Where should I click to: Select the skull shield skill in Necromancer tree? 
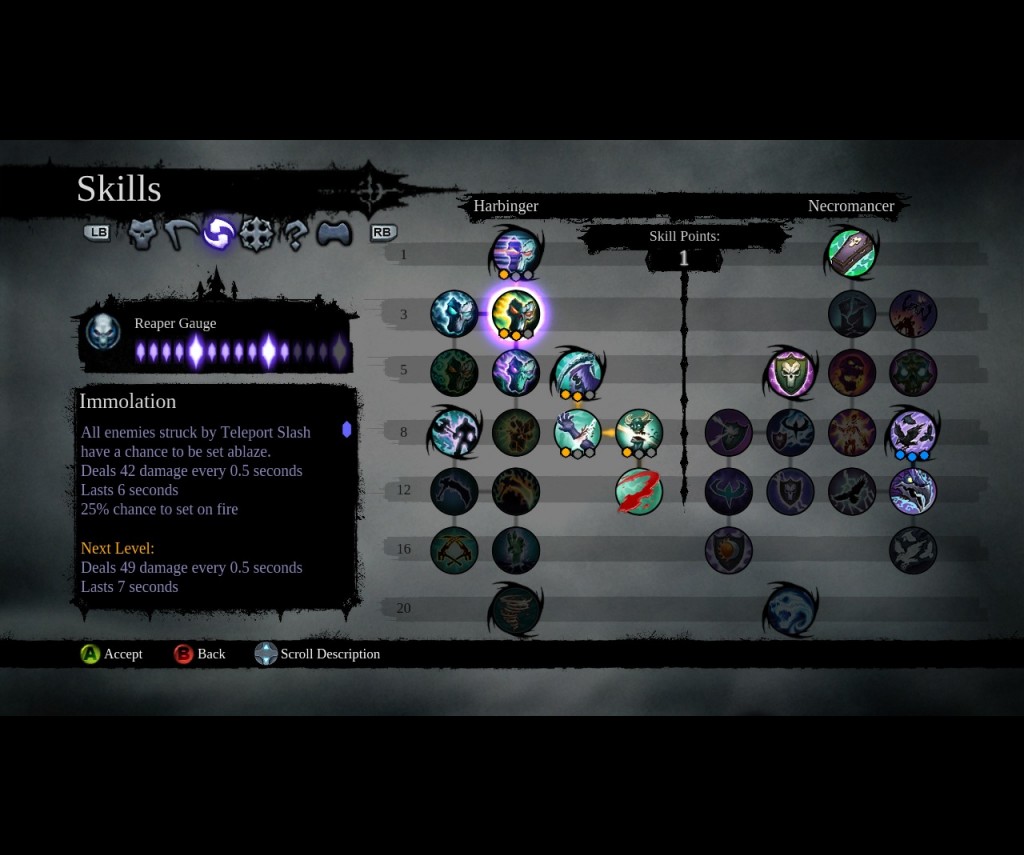[x=791, y=373]
